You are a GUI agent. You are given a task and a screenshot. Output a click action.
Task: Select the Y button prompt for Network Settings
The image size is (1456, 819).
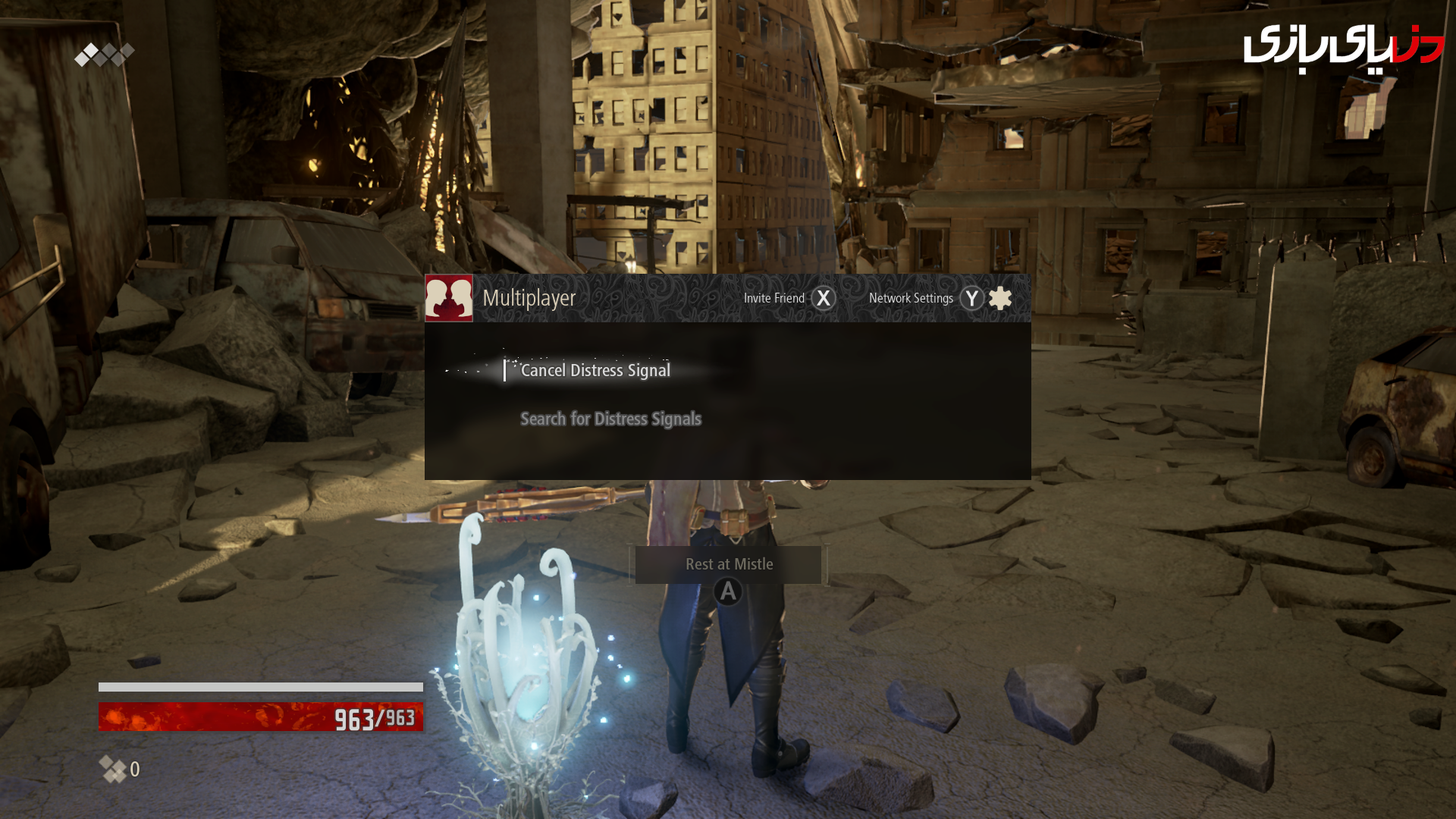pos(971,298)
